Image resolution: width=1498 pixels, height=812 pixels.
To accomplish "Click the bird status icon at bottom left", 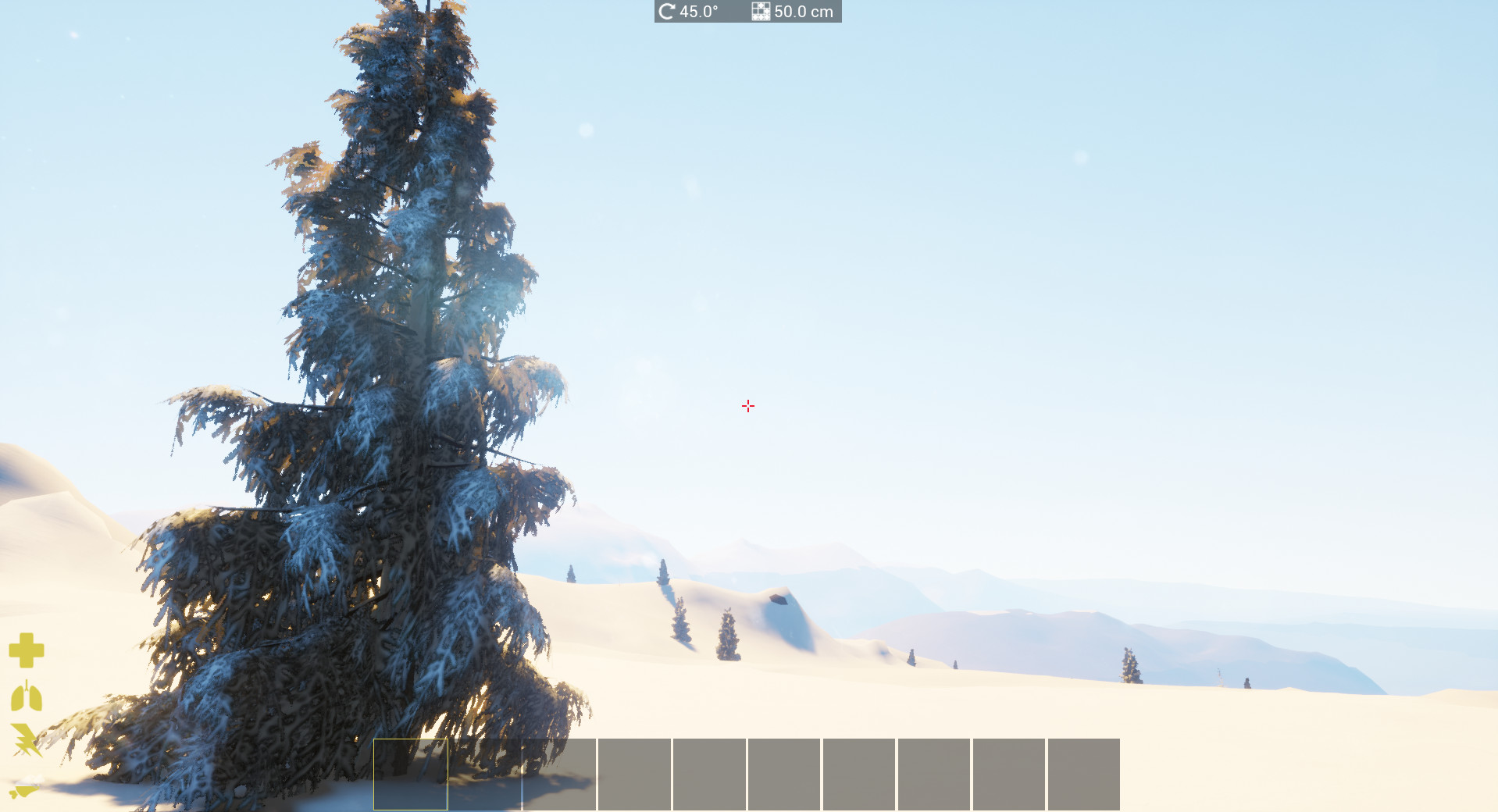I will 23,792.
